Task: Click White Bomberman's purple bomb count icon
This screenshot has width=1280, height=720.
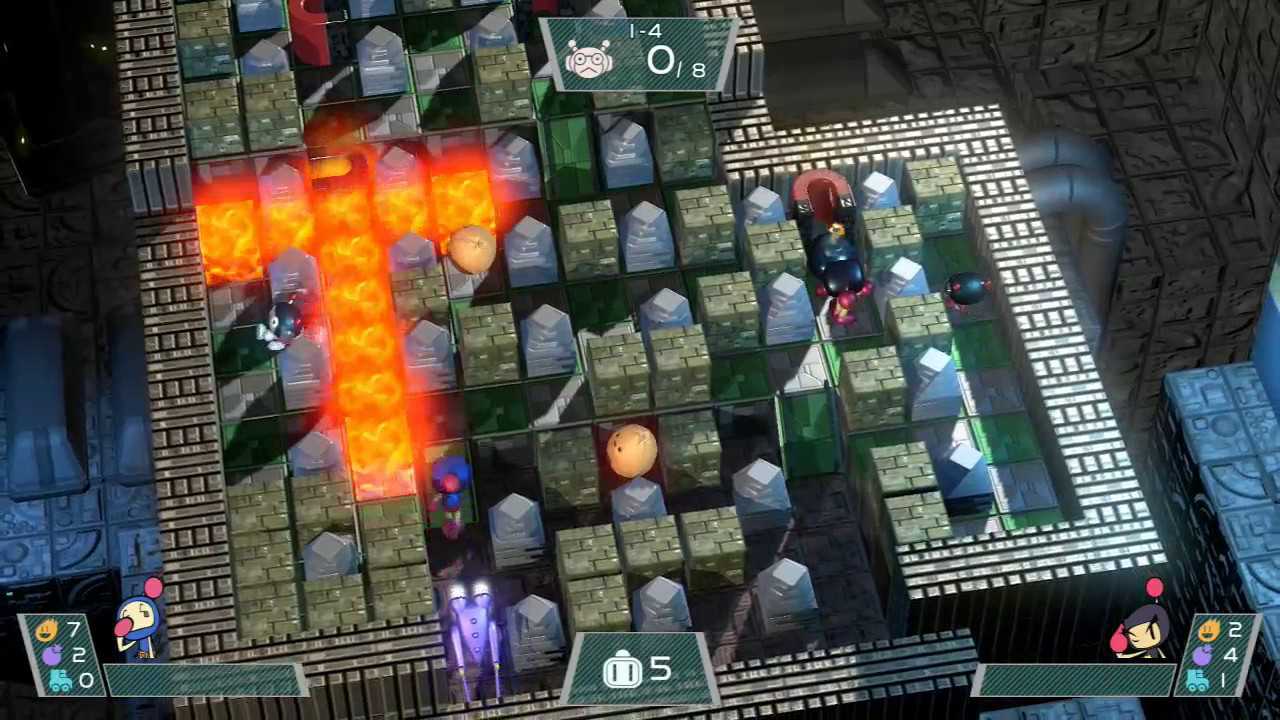Action: [x=54, y=656]
